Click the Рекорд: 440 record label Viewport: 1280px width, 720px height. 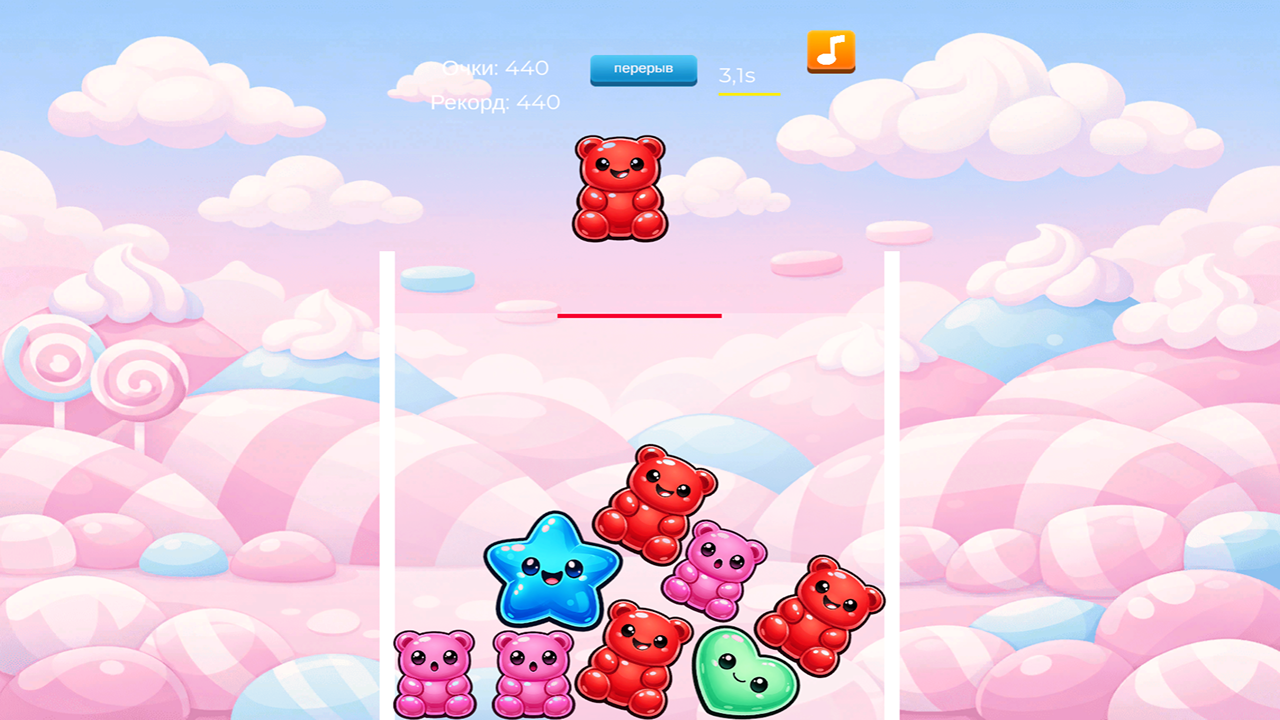[495, 102]
